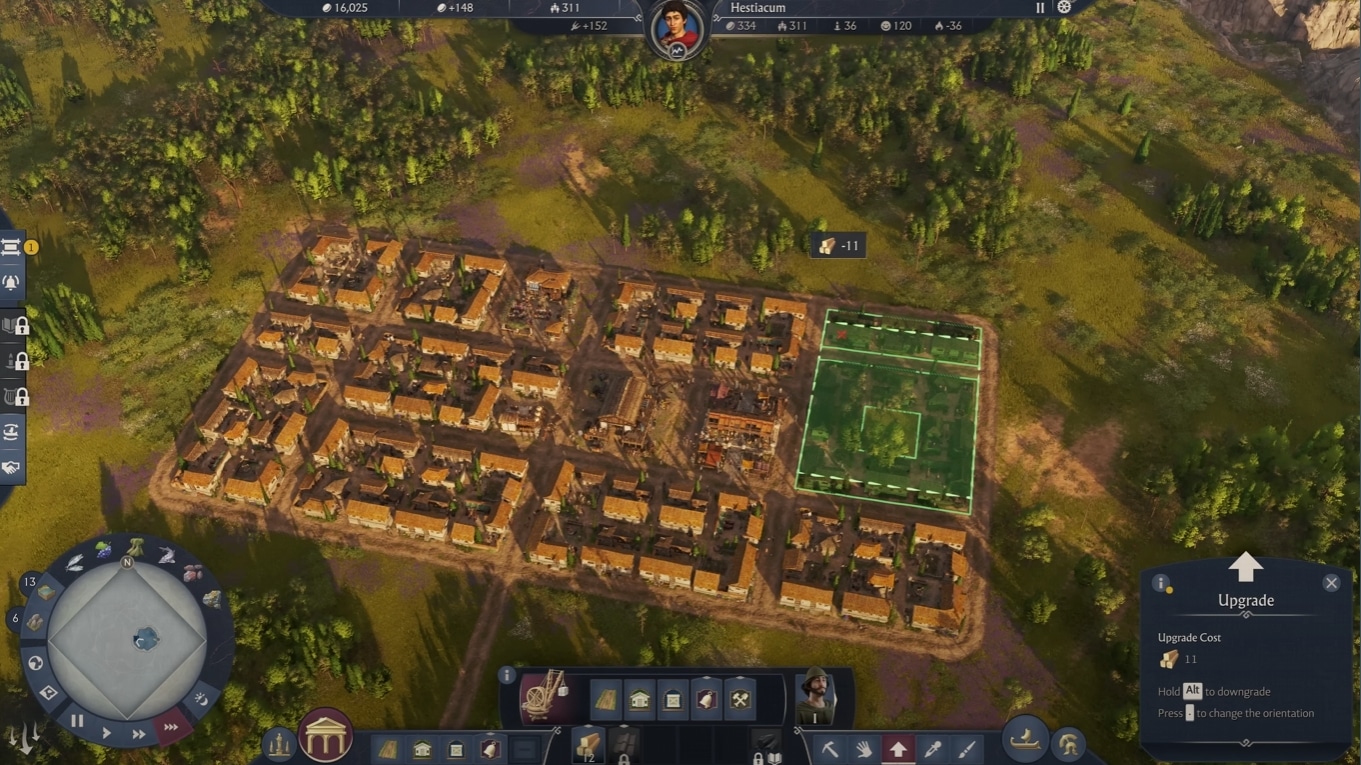Select the pickaxe demolish tool
Image resolution: width=1361 pixels, height=765 pixels.
[830, 748]
